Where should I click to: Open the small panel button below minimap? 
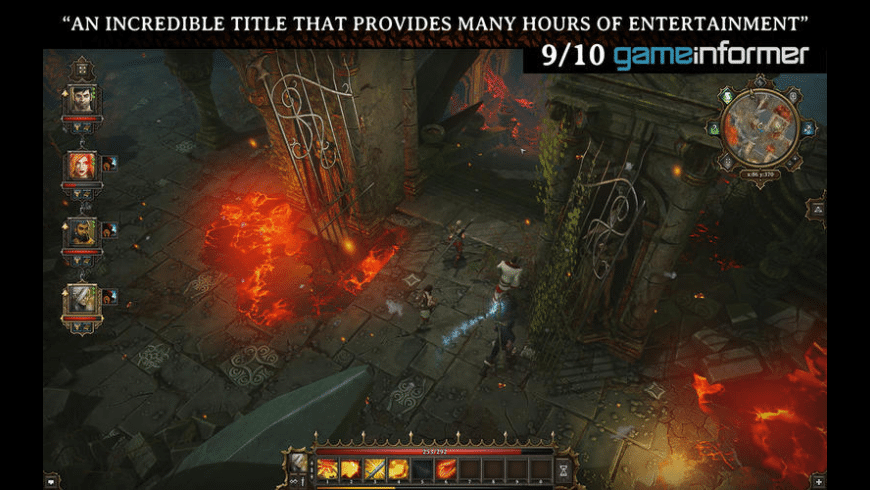(817, 208)
